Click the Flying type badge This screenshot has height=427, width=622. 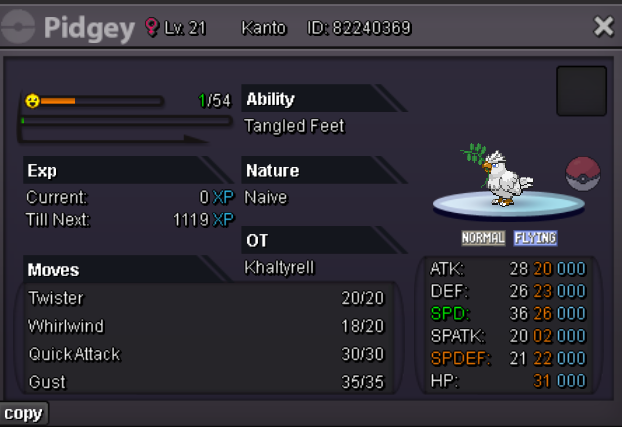point(535,238)
